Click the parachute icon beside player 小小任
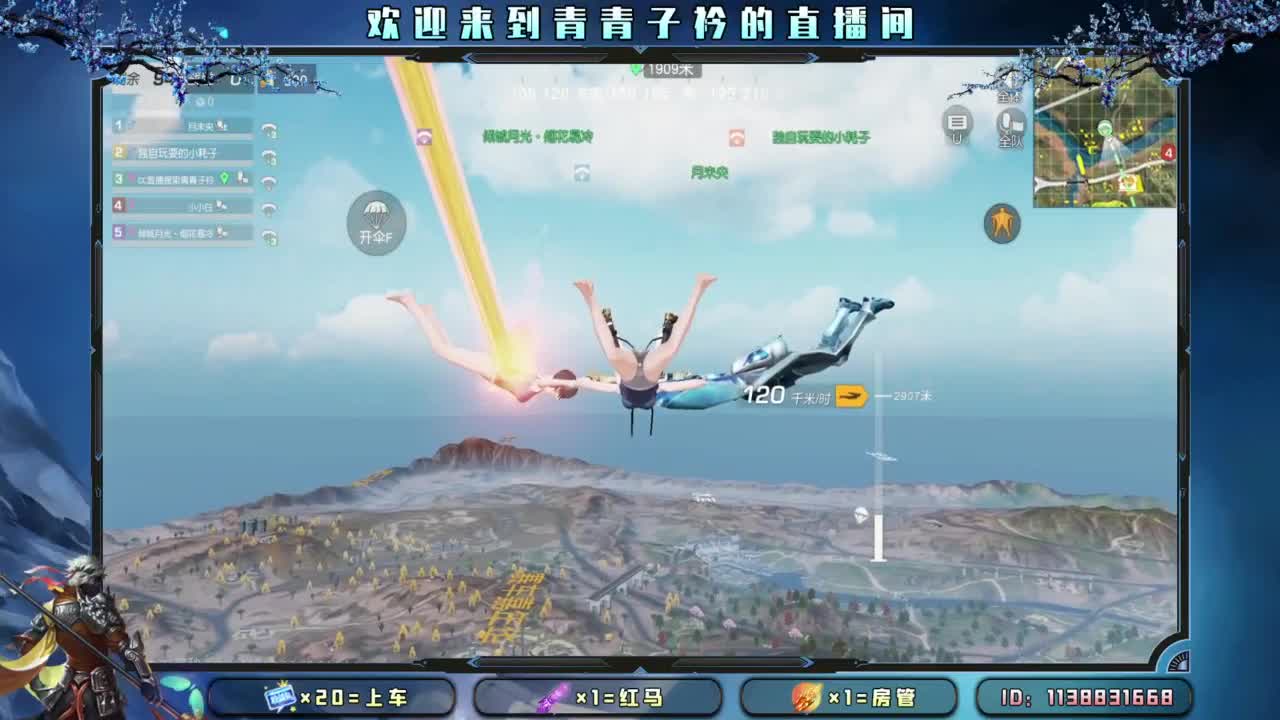The image size is (1280, 720). point(268,205)
